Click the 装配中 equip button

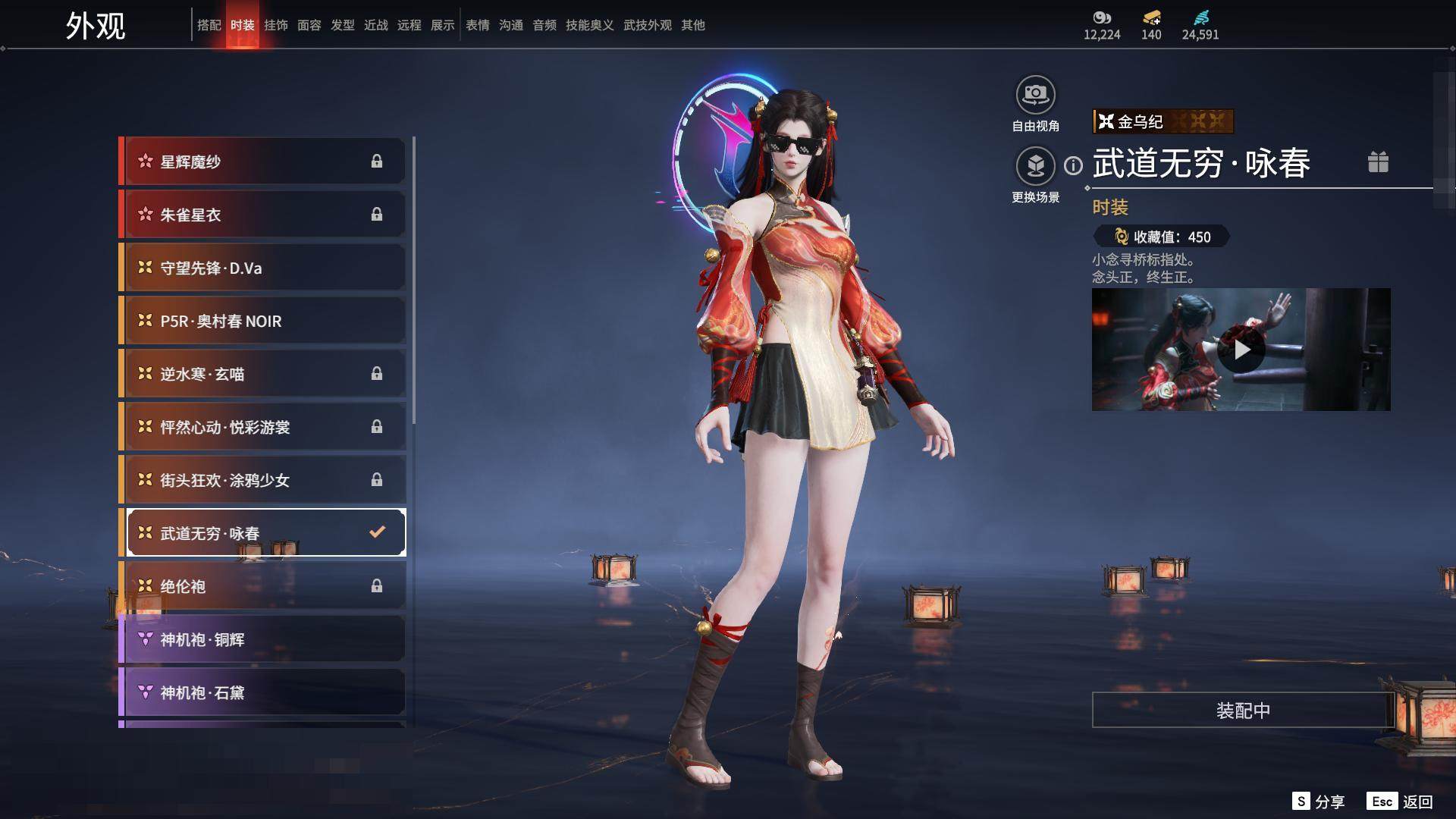coord(1243,710)
